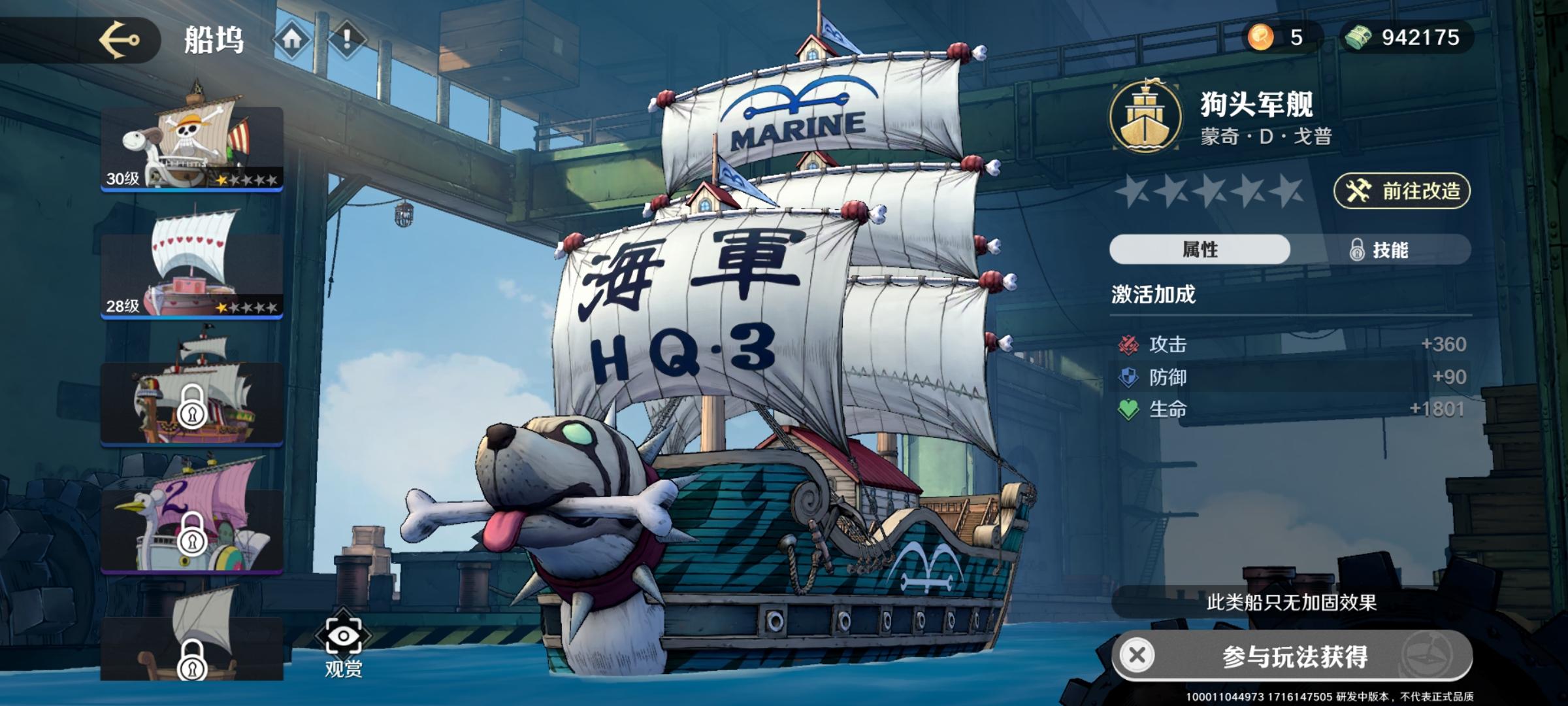Open 前往改造 ship modification
Viewport: 1568px width, 706px height.
pyautogui.click(x=1402, y=191)
